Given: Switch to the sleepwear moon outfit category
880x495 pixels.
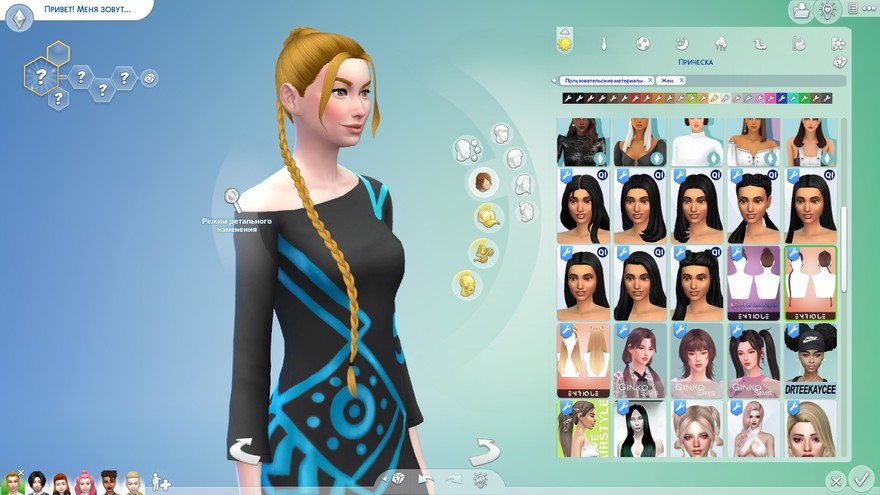Looking at the screenshot, I should 681,44.
